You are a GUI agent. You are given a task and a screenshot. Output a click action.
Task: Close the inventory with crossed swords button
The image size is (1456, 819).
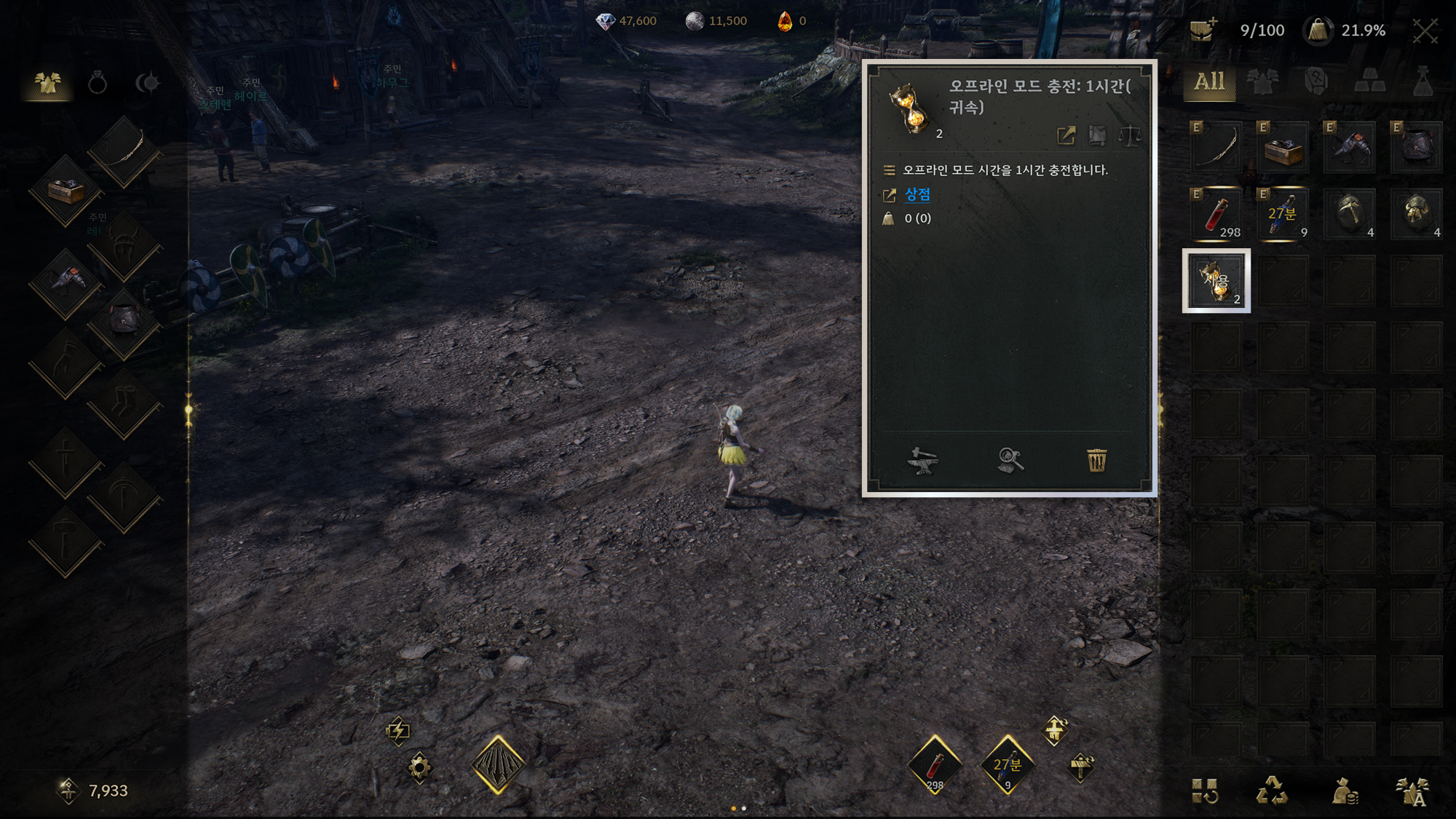[1425, 31]
